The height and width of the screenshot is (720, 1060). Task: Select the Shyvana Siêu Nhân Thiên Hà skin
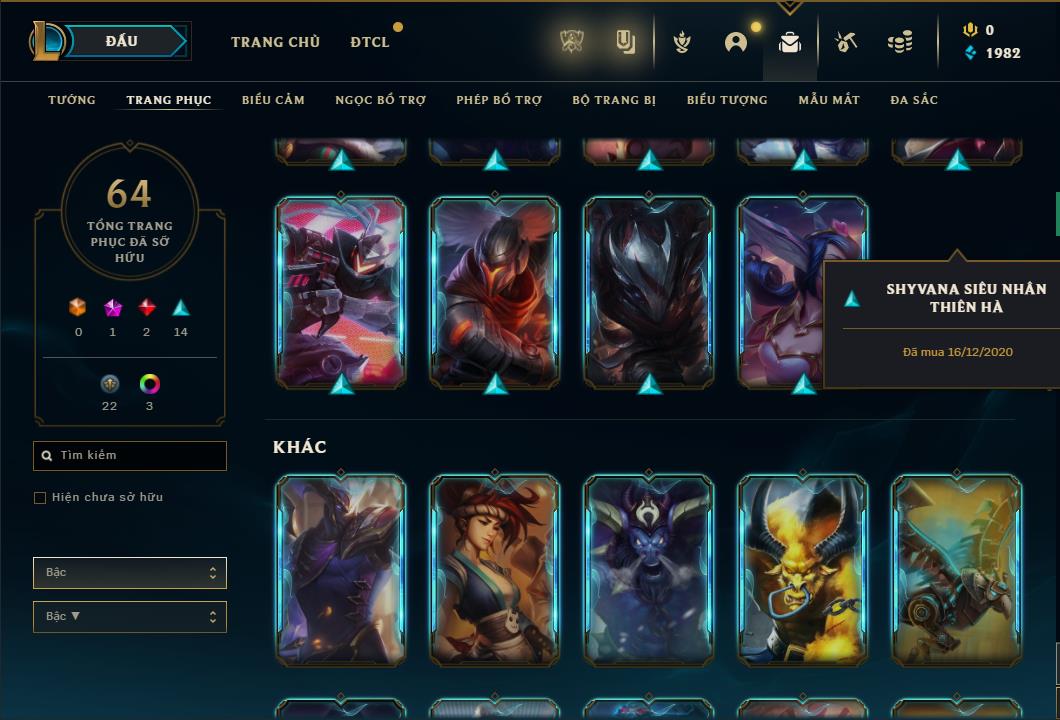[x=802, y=292]
